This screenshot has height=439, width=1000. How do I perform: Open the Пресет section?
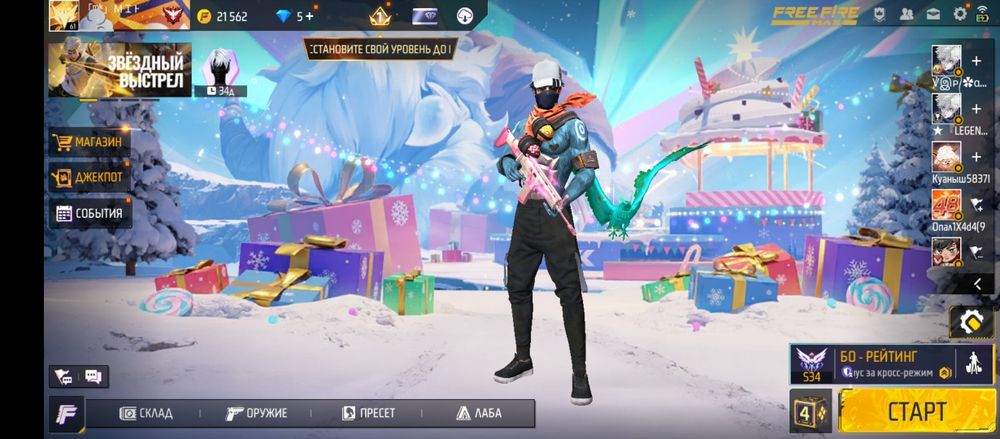(x=368, y=413)
